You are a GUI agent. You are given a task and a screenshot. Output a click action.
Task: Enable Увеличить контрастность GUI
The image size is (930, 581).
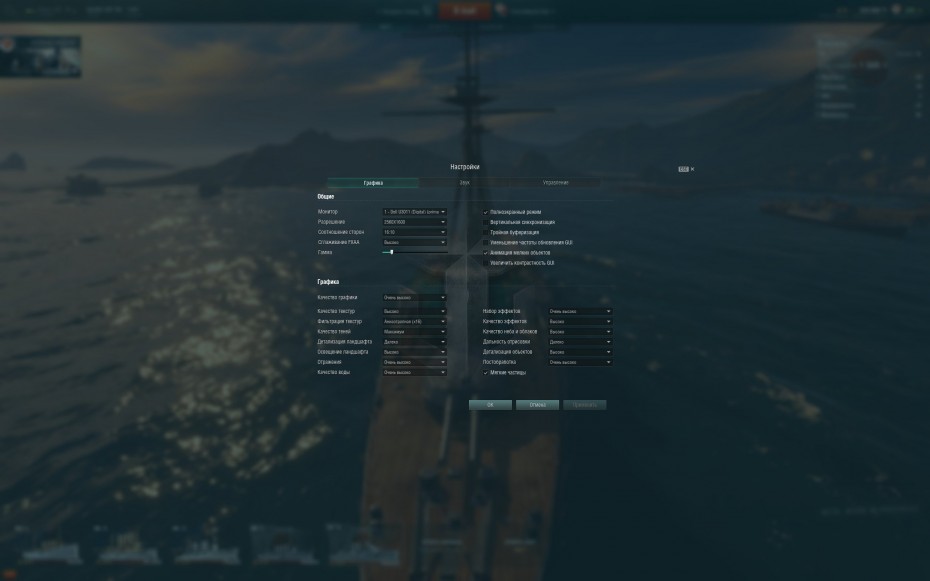(x=486, y=263)
